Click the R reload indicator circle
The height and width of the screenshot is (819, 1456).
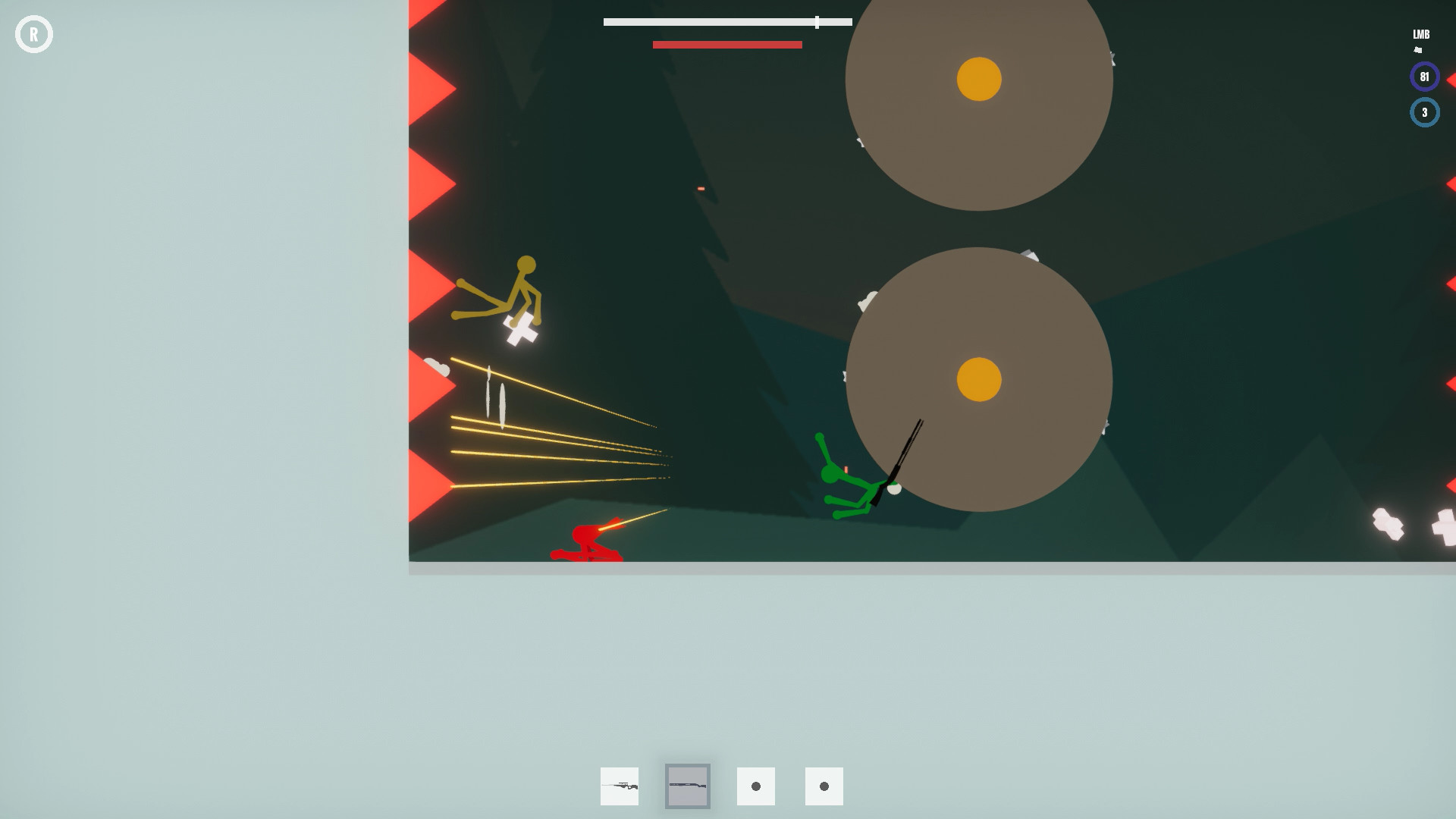34,34
